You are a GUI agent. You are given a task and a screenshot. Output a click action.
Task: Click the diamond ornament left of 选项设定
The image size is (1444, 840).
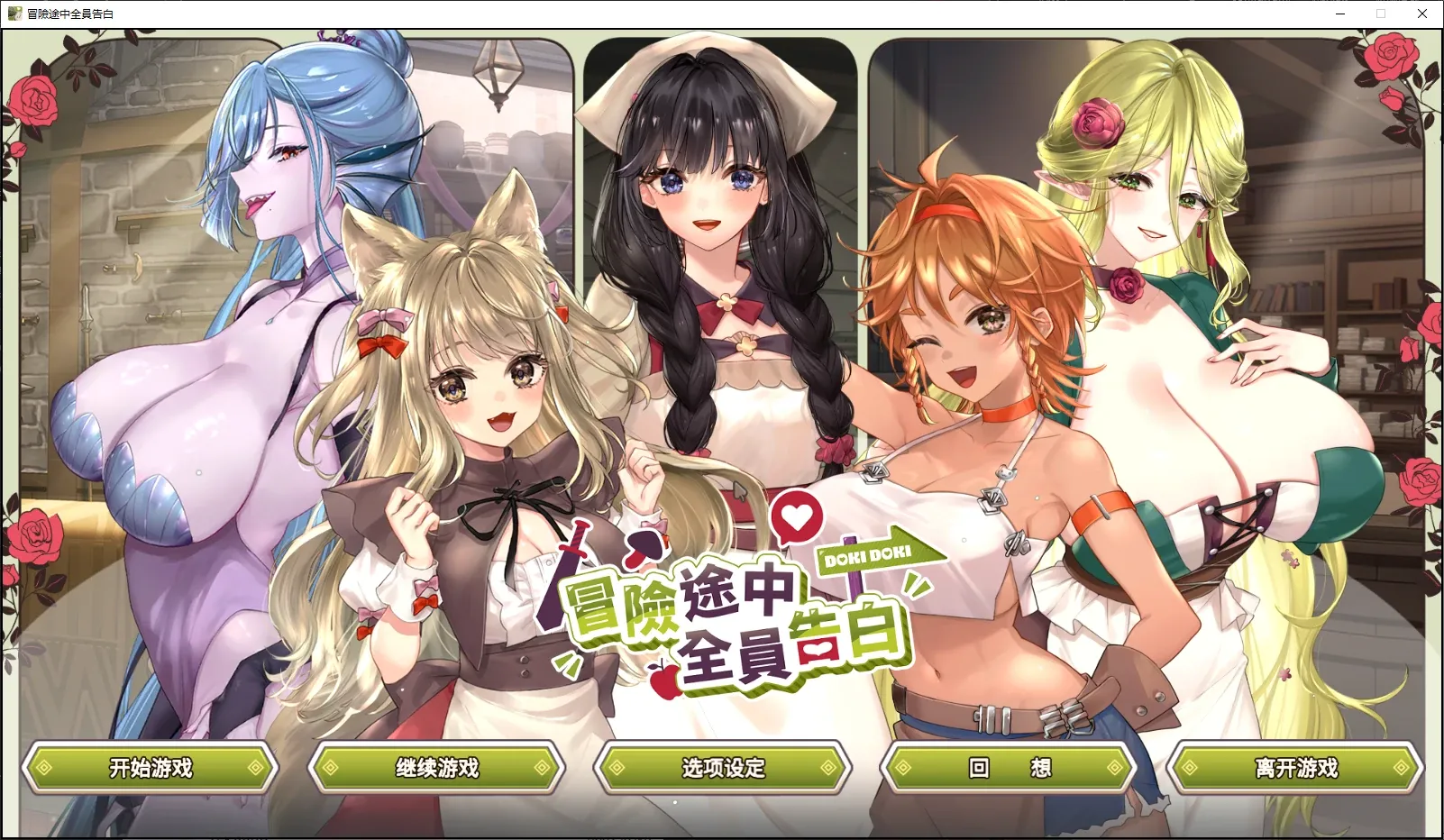pyautogui.click(x=617, y=768)
